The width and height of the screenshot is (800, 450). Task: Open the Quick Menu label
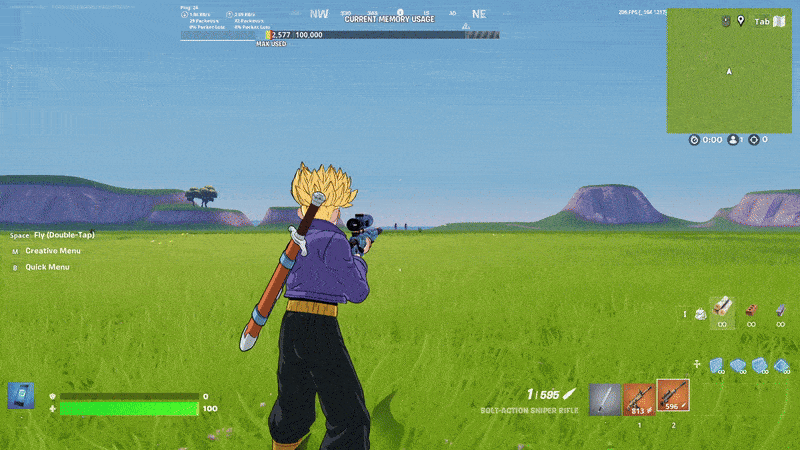click(x=47, y=267)
